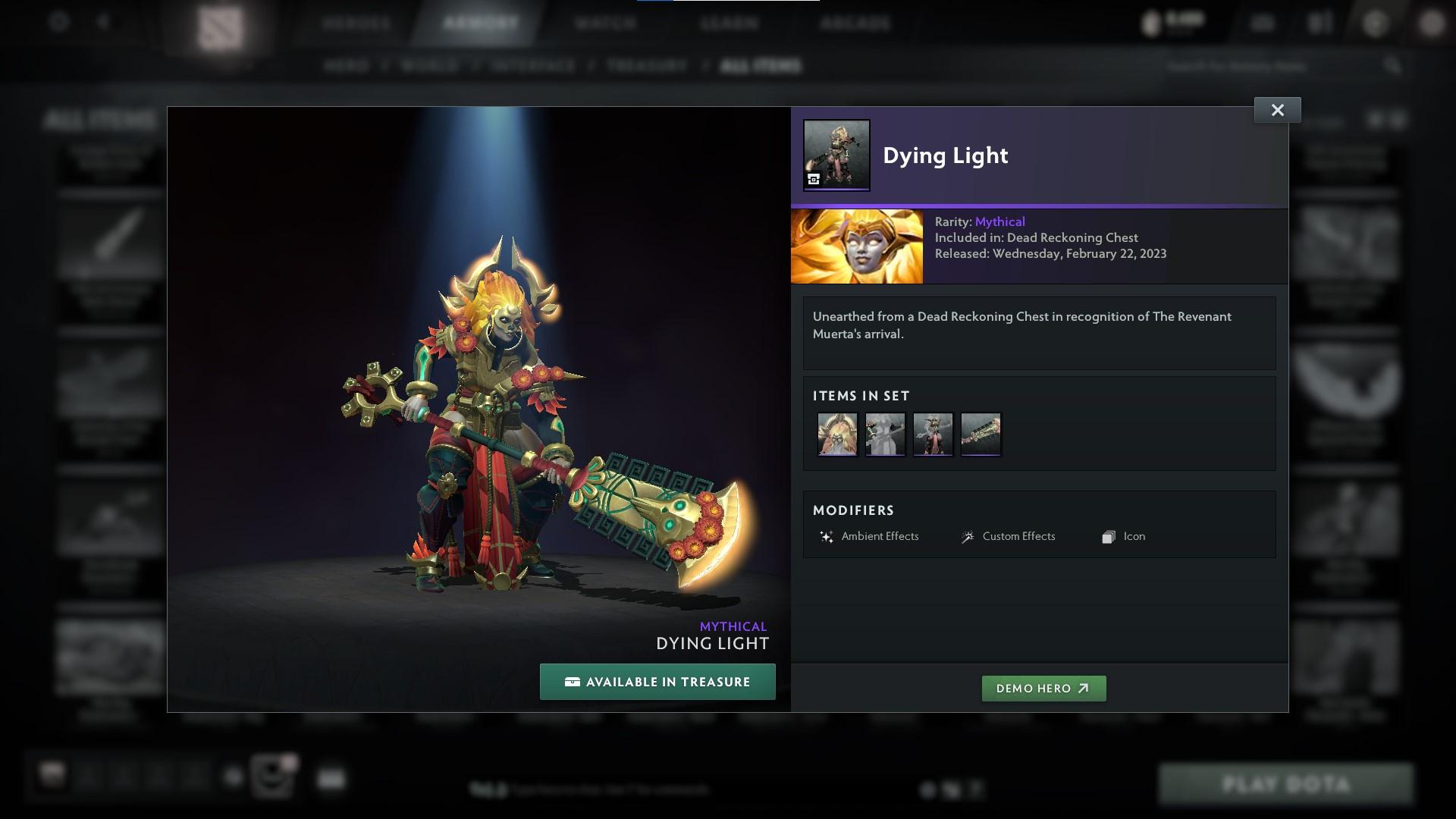This screenshot has width=1456, height=819.
Task: Open the Heroes menu at the top
Action: pos(356,23)
